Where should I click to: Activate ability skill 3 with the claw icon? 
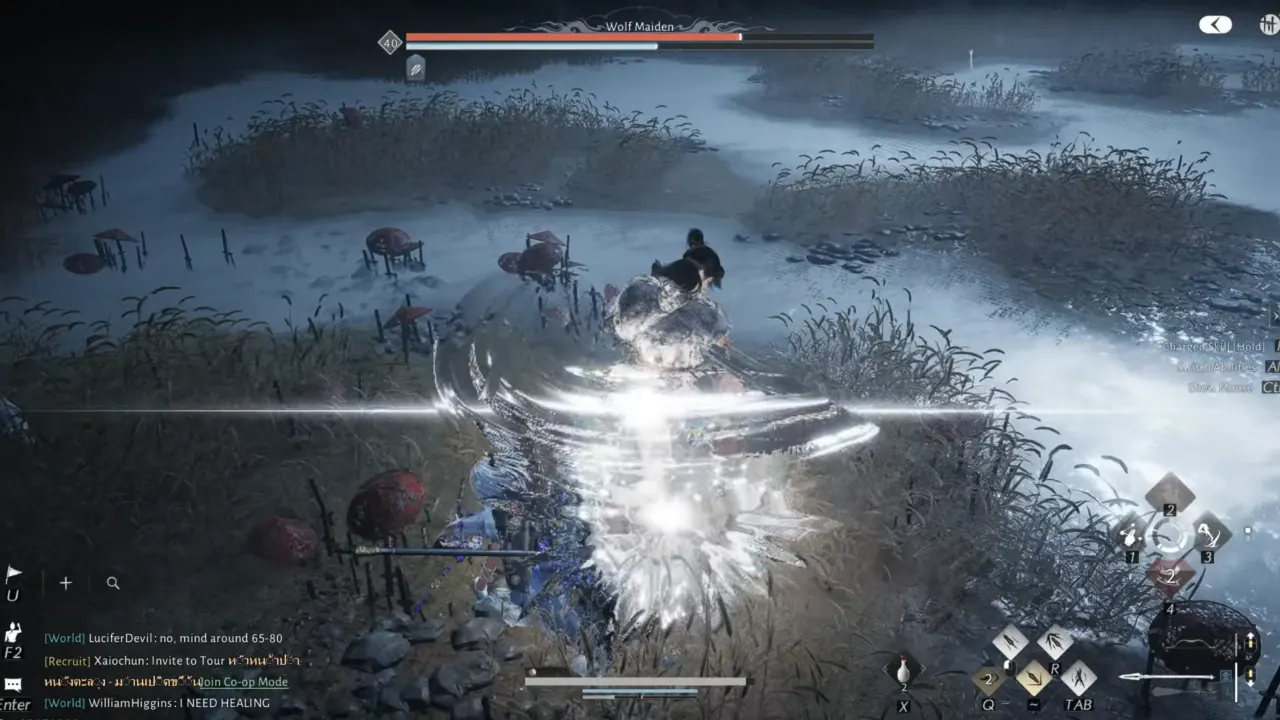1208,533
